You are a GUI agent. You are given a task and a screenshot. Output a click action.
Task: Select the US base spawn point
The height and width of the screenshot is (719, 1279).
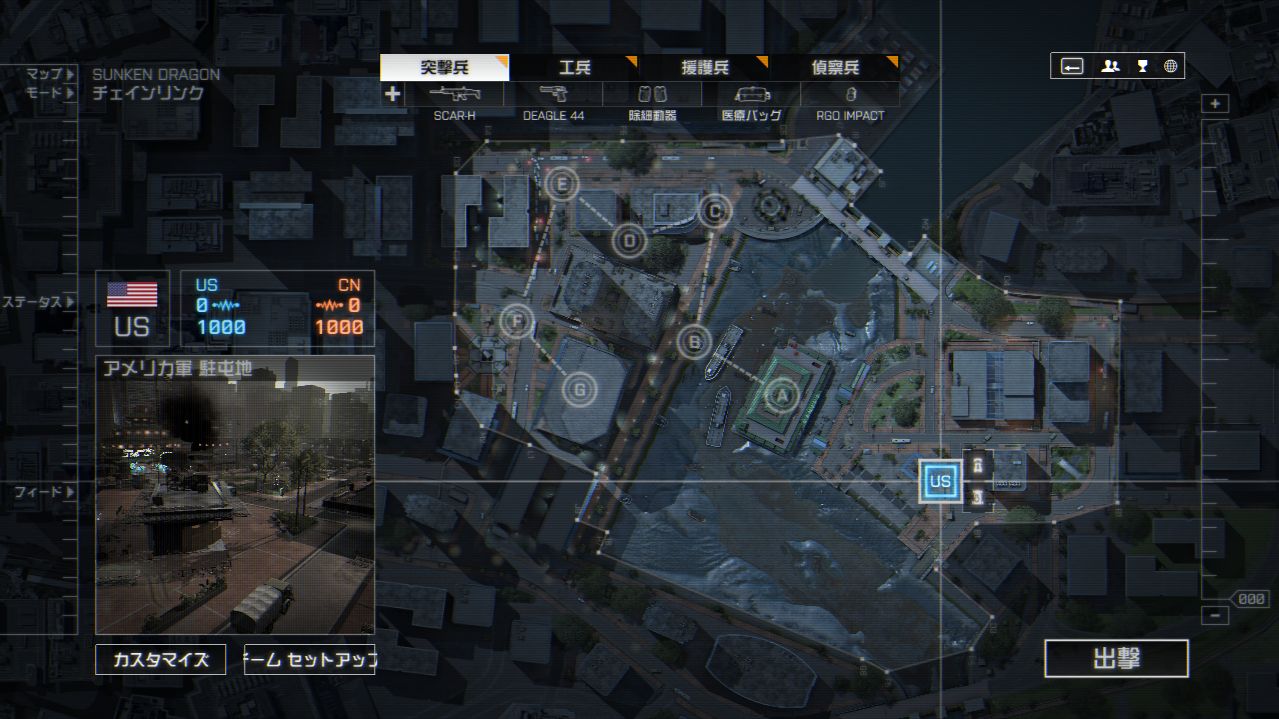point(940,481)
